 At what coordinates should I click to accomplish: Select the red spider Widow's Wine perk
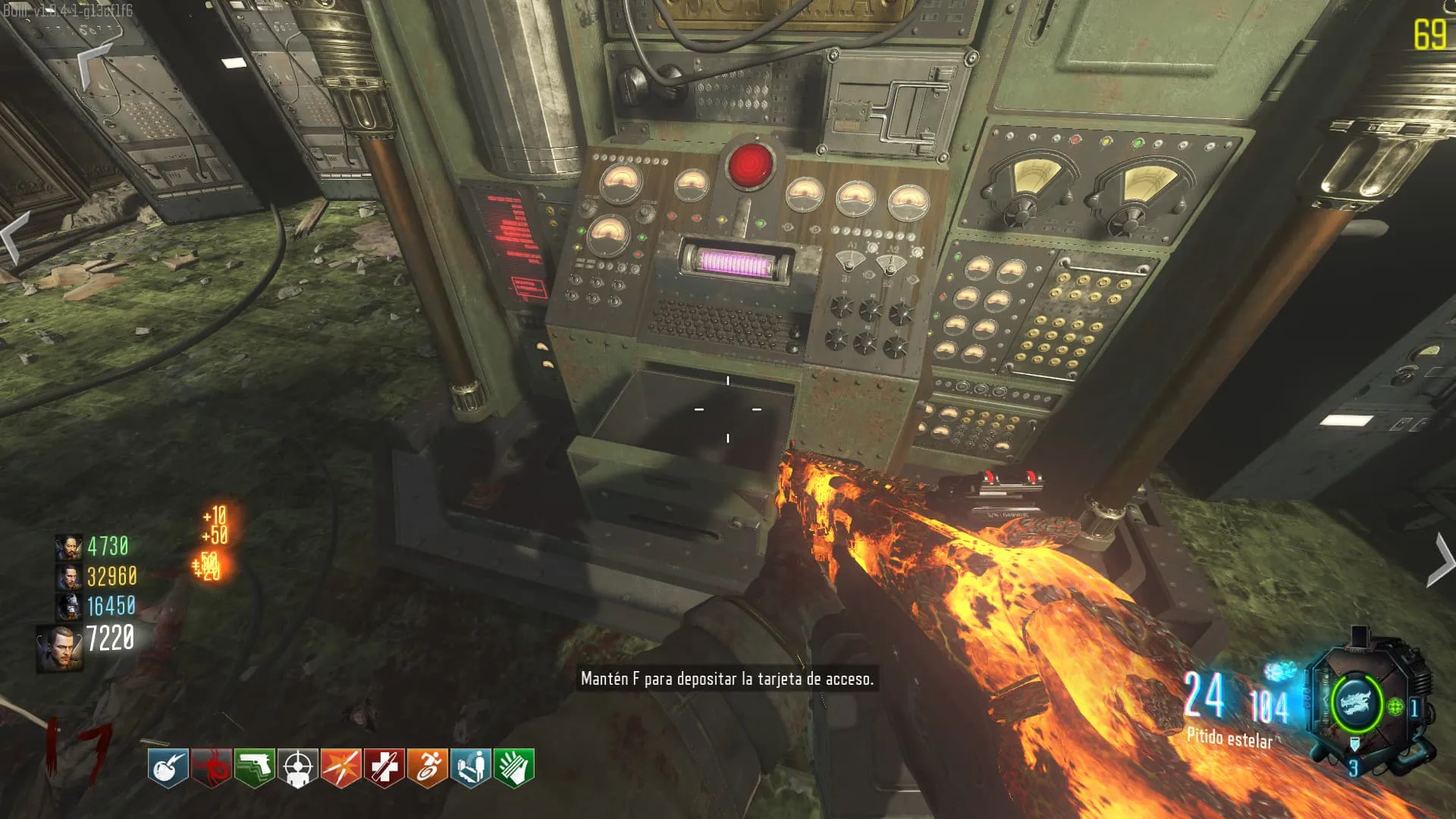point(211,767)
